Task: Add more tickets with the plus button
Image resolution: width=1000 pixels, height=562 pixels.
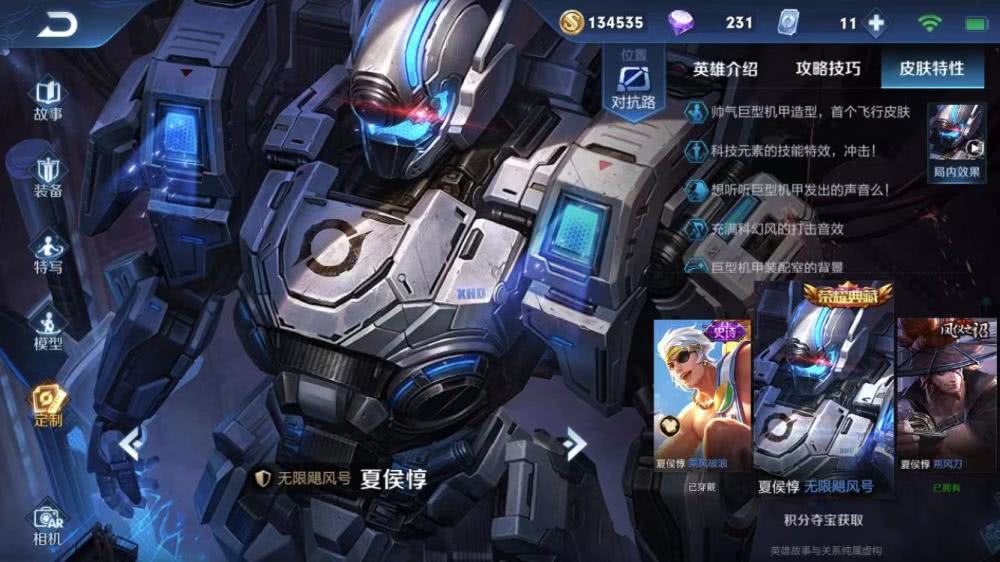Action: (876, 23)
